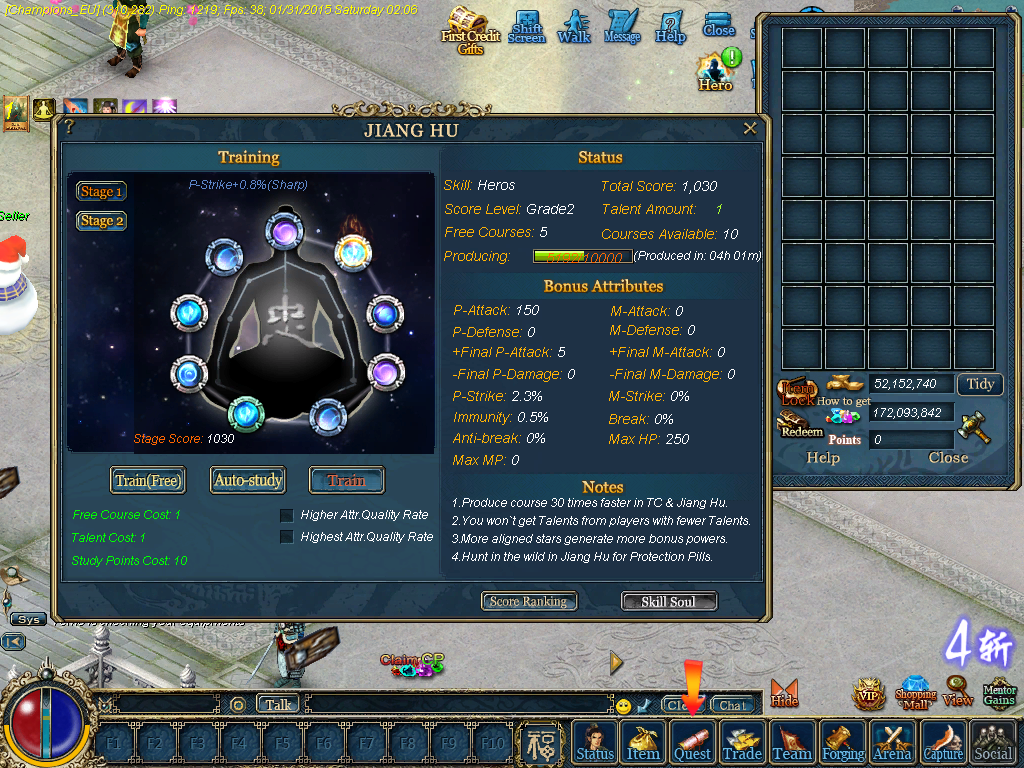1024x768 pixels.
Task: Open the Hero icon with alert
Action: click(x=716, y=71)
